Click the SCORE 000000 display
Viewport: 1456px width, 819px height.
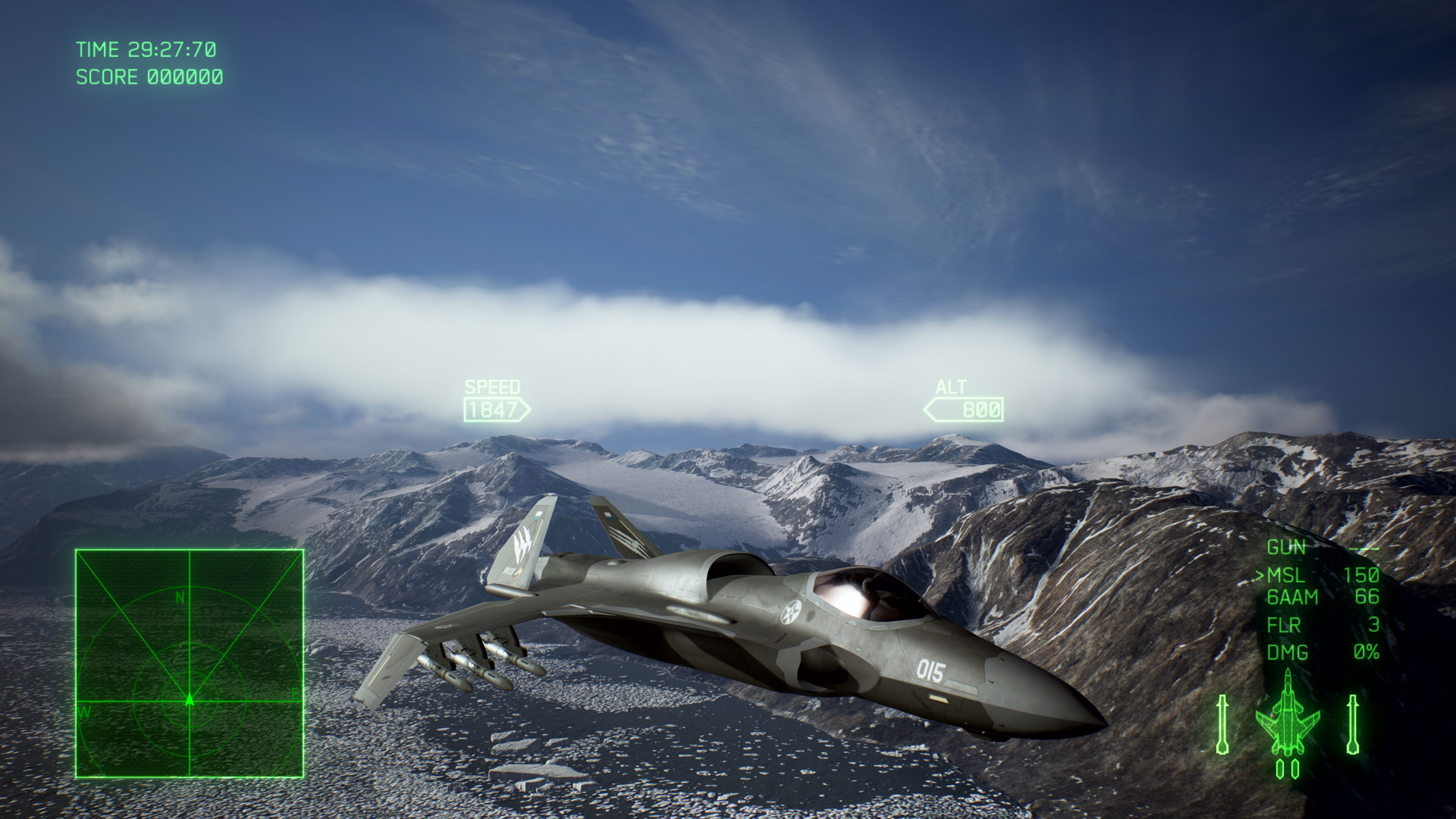pos(149,78)
